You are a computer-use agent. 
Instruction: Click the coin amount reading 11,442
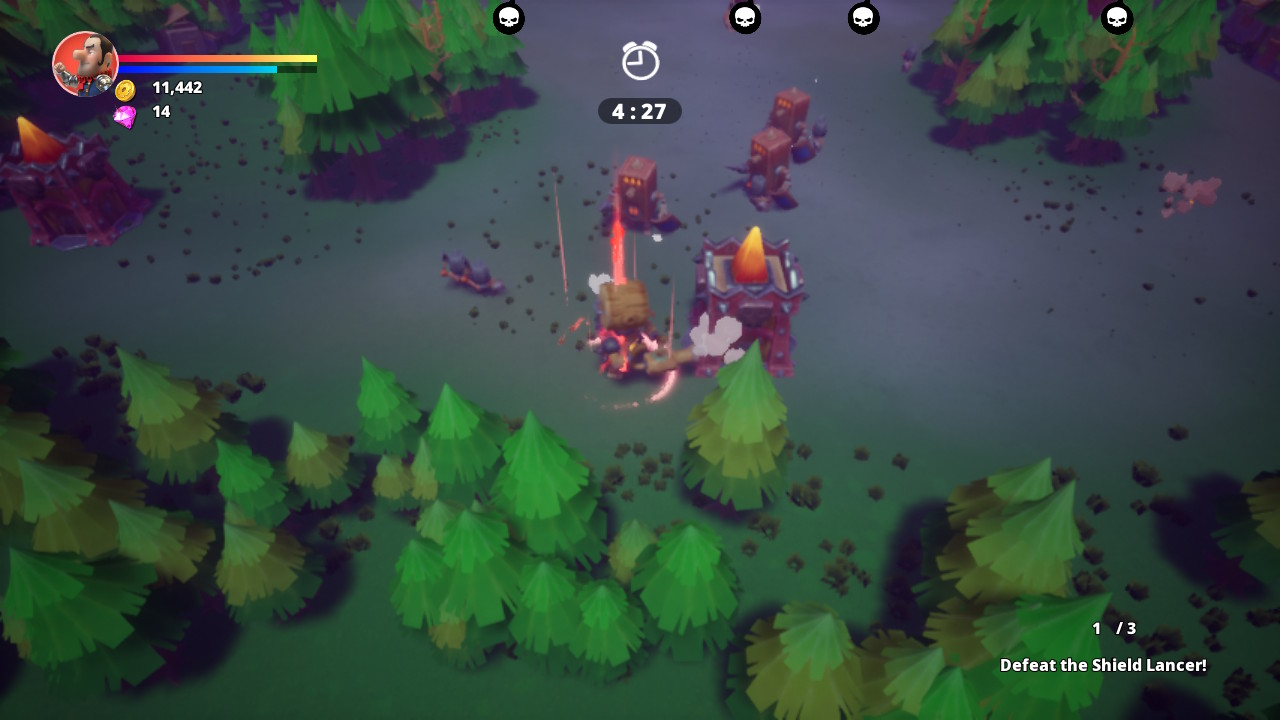[176, 87]
